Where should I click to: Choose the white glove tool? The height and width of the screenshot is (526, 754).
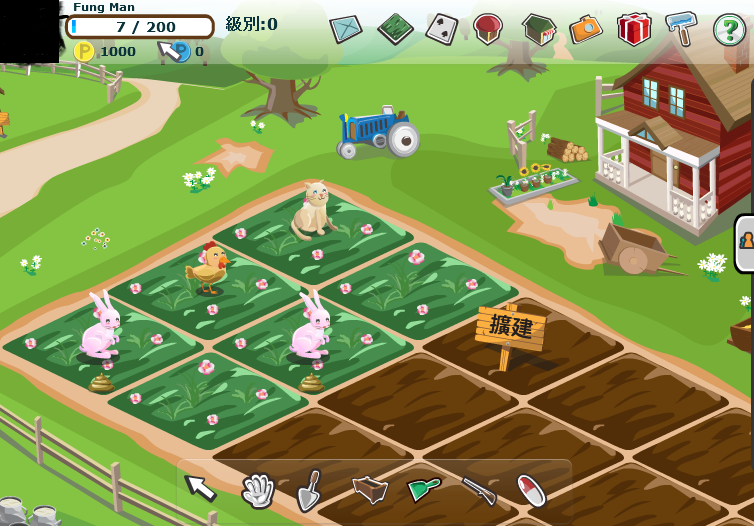pos(257,489)
